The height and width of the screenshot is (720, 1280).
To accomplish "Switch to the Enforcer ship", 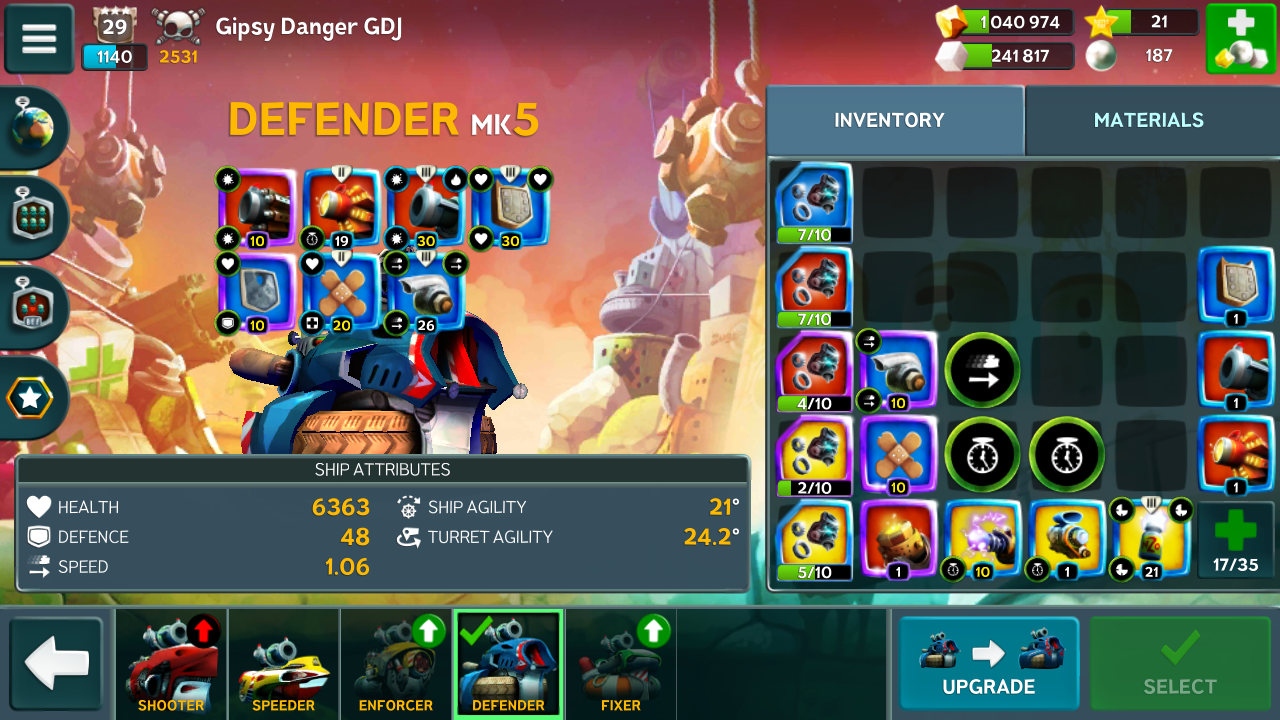I will click(396, 663).
